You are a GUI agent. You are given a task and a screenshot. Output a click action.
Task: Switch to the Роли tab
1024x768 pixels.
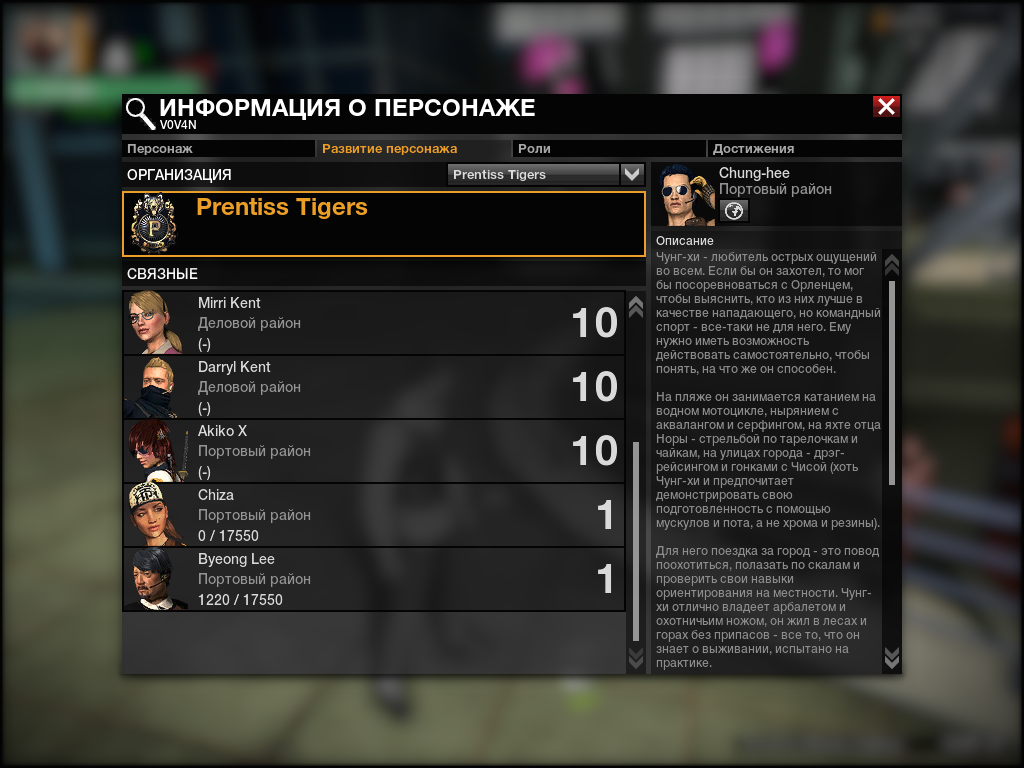pyautogui.click(x=608, y=148)
